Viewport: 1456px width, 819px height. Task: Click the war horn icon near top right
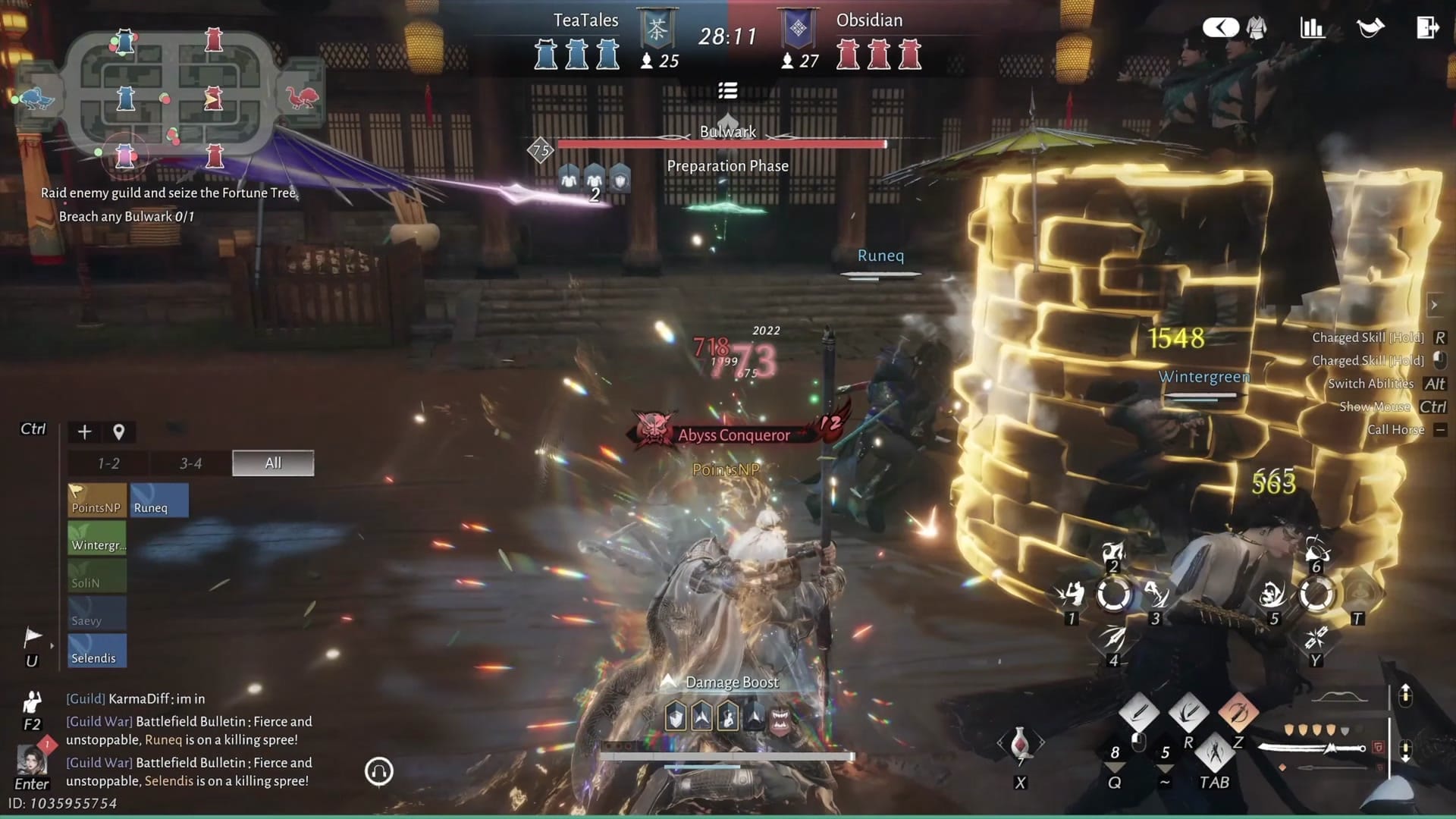(1370, 27)
